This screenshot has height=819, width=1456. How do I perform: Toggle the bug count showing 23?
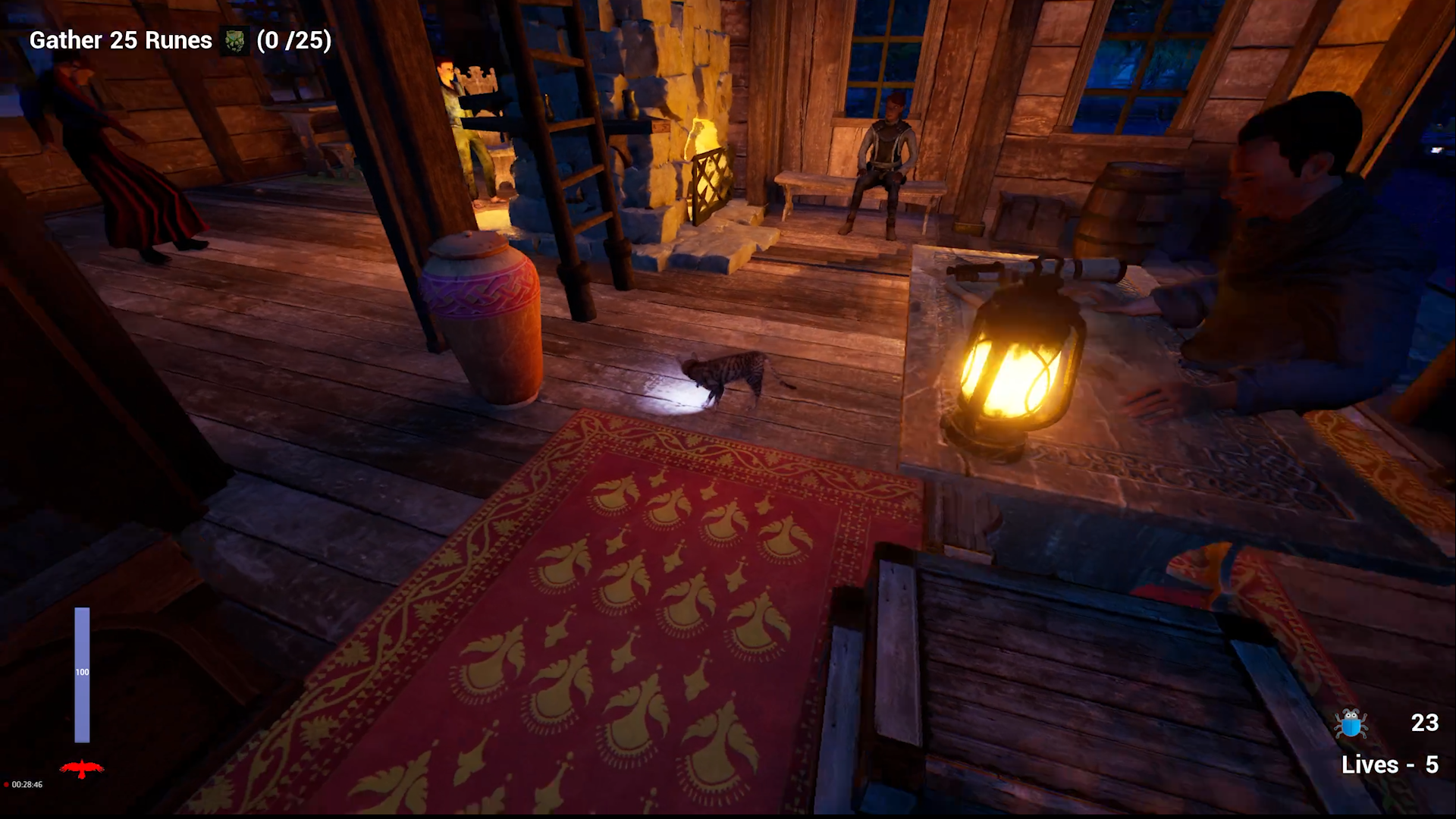[1426, 723]
